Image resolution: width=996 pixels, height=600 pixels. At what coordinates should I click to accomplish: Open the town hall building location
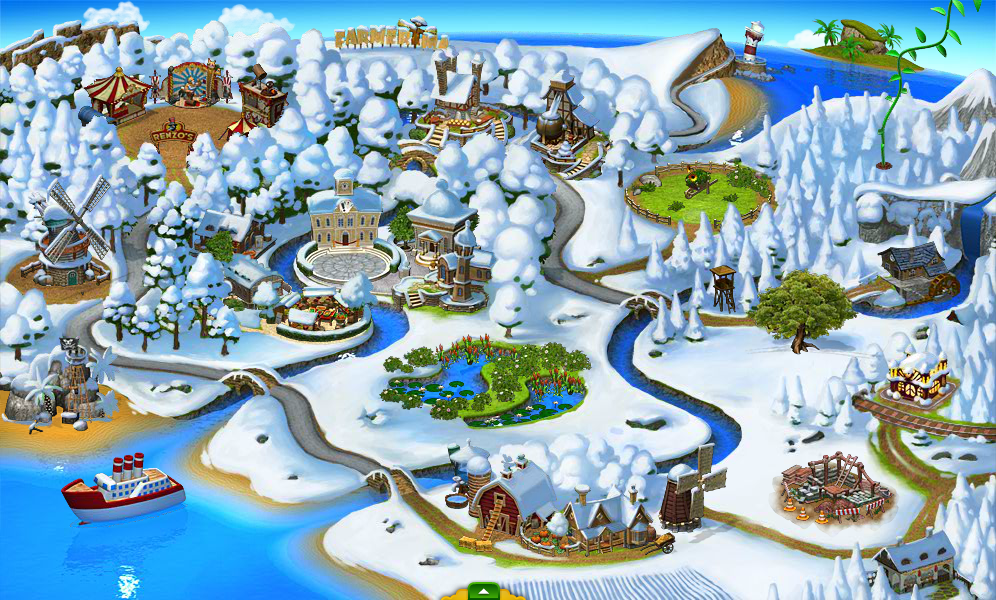(x=345, y=221)
